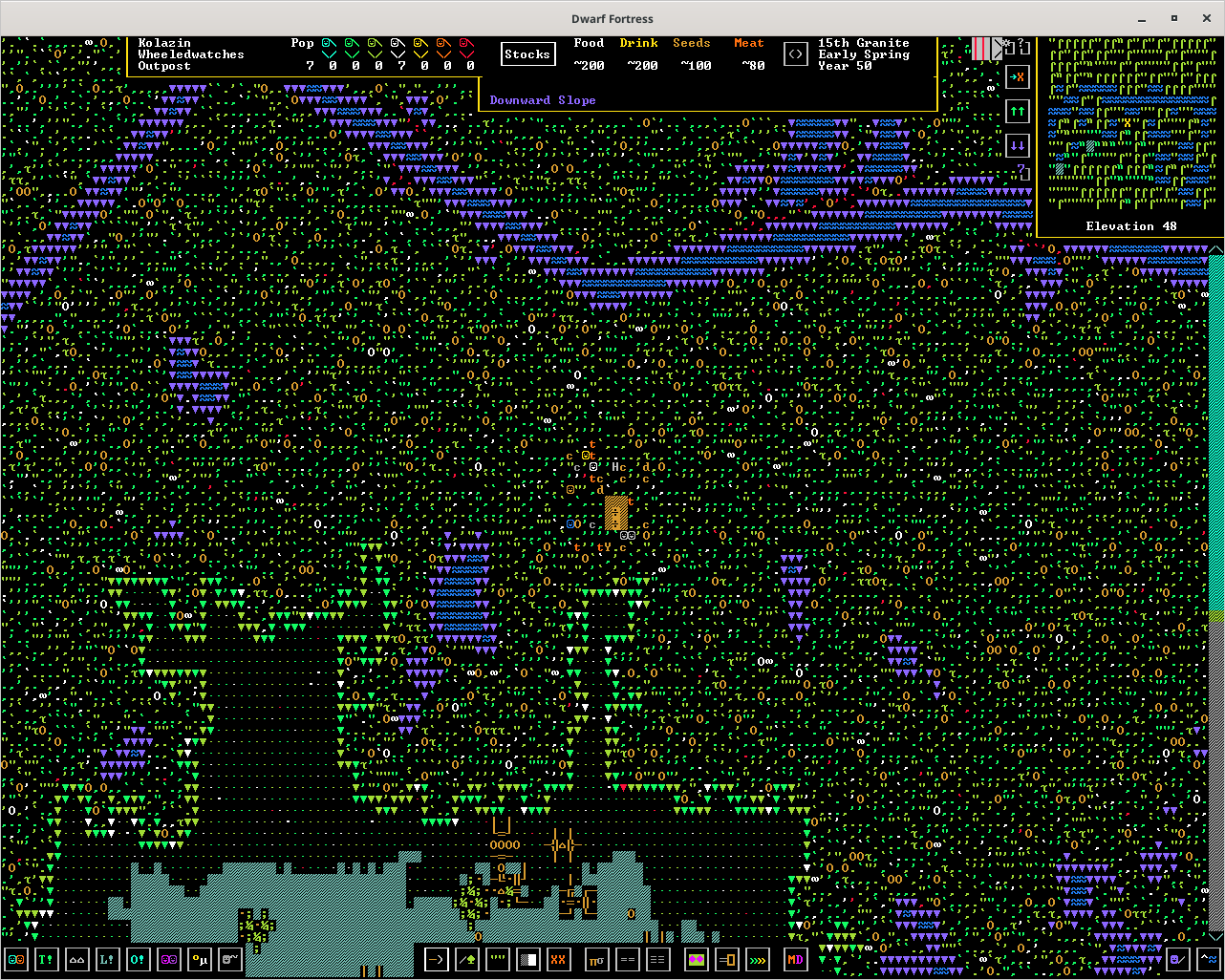Go down one elevation level (purple arrows)
This screenshot has width=1225, height=980.
click(1017, 146)
